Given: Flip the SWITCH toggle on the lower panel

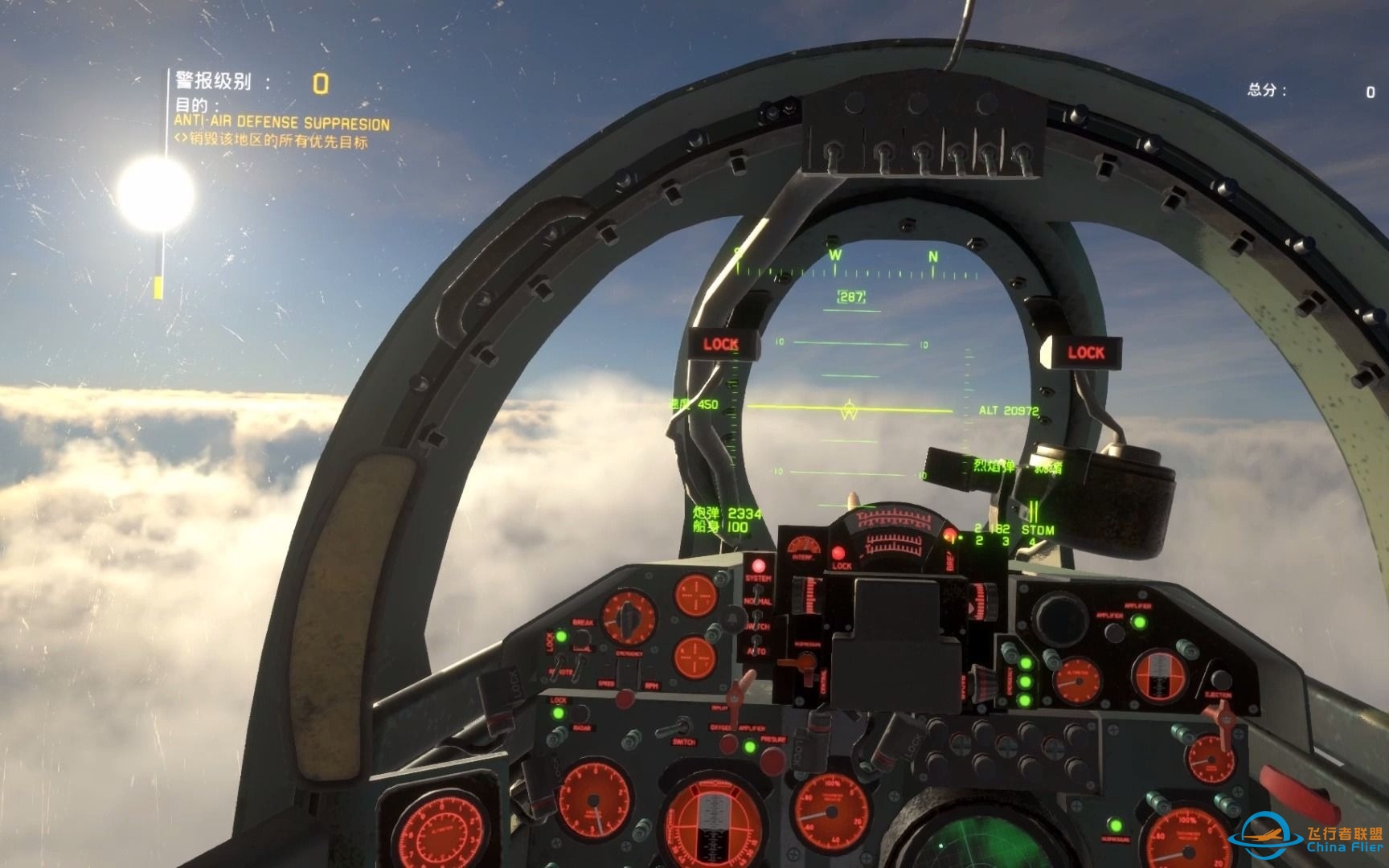Looking at the screenshot, I should click(x=673, y=729).
